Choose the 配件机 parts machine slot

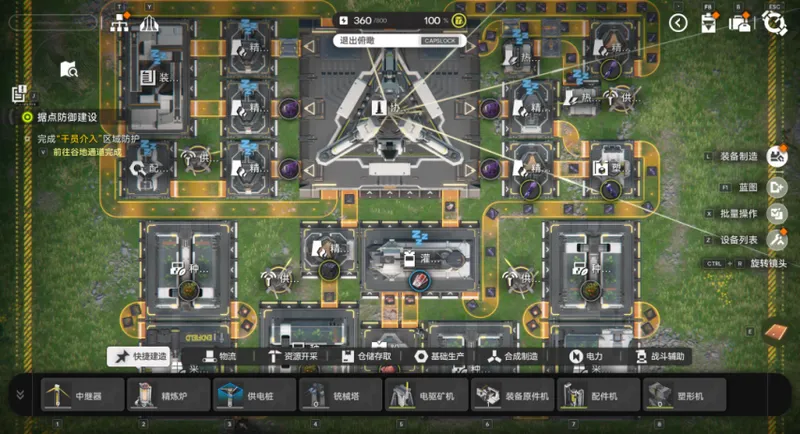[x=599, y=395]
